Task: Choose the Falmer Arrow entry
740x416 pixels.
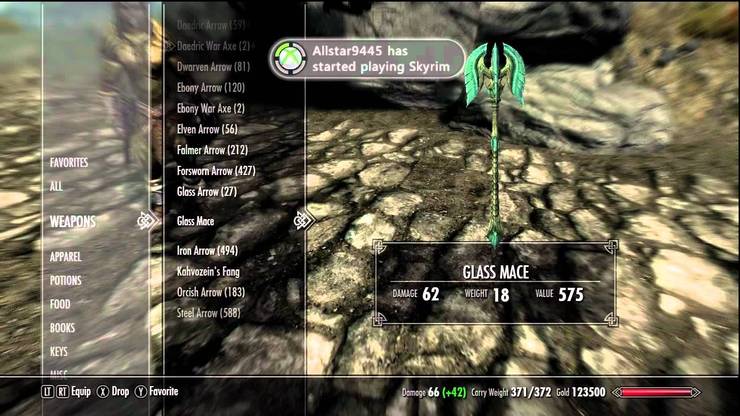Action: (x=212, y=150)
